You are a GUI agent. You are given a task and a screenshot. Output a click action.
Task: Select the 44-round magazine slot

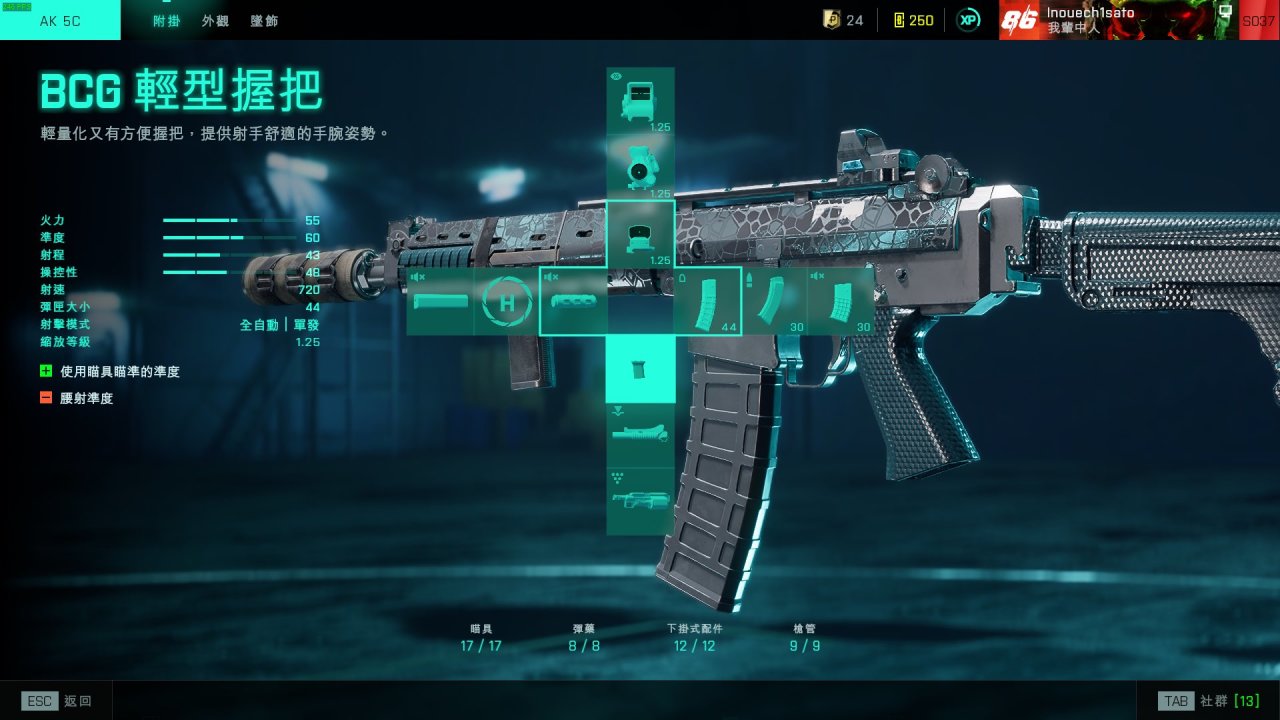click(707, 301)
